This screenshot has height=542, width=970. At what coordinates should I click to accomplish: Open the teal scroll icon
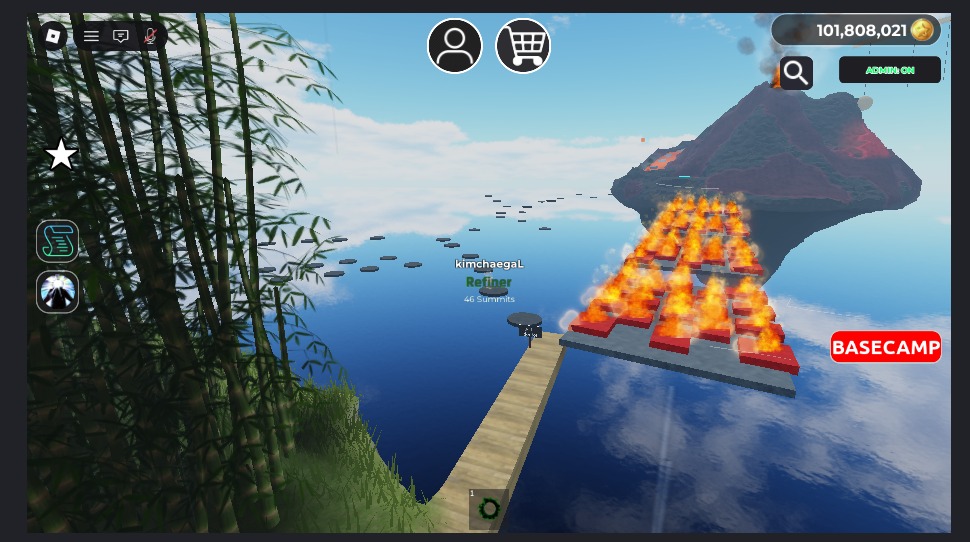click(x=58, y=241)
